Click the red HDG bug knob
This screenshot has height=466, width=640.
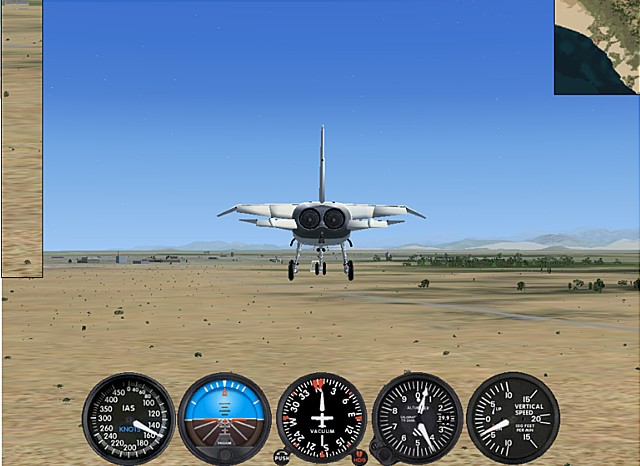pos(360,457)
